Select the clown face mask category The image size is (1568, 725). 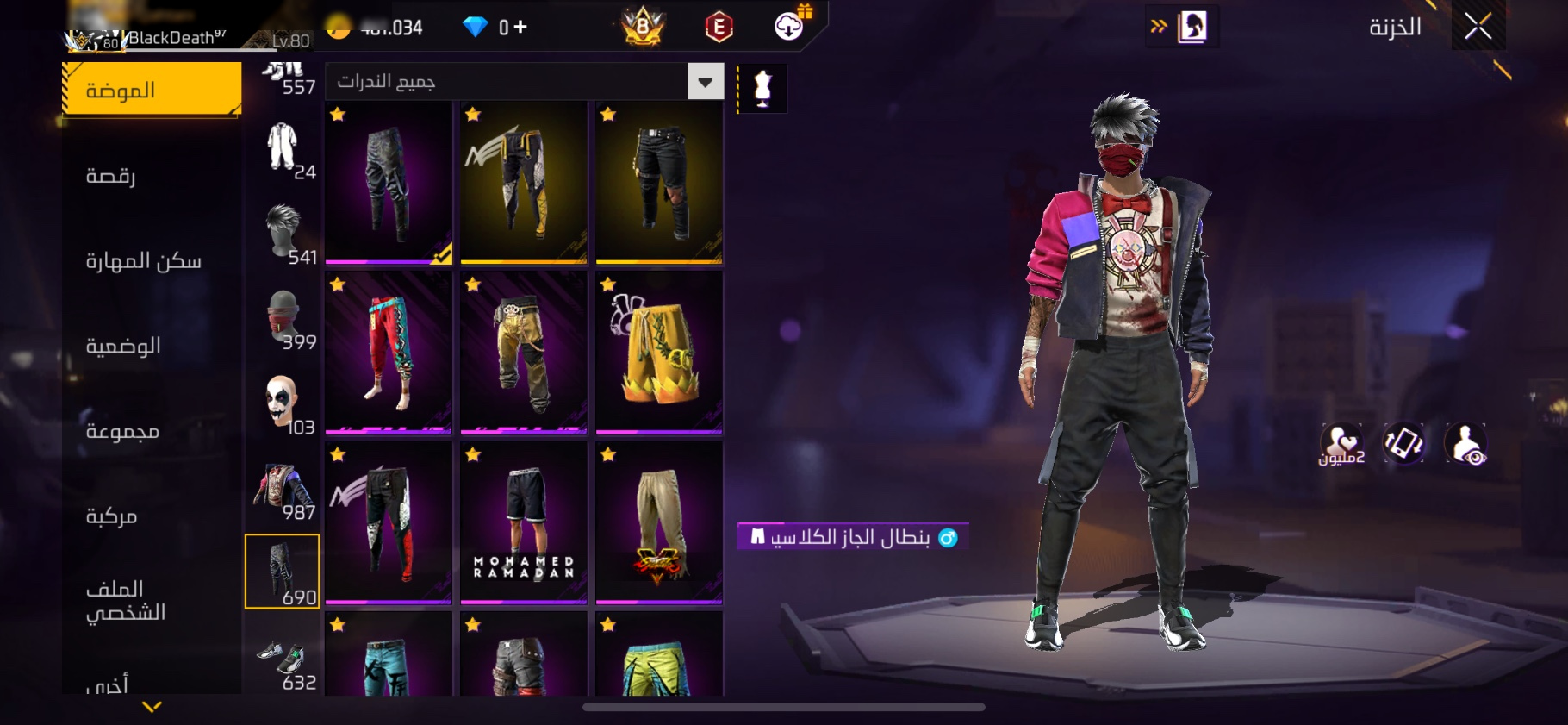pos(283,403)
